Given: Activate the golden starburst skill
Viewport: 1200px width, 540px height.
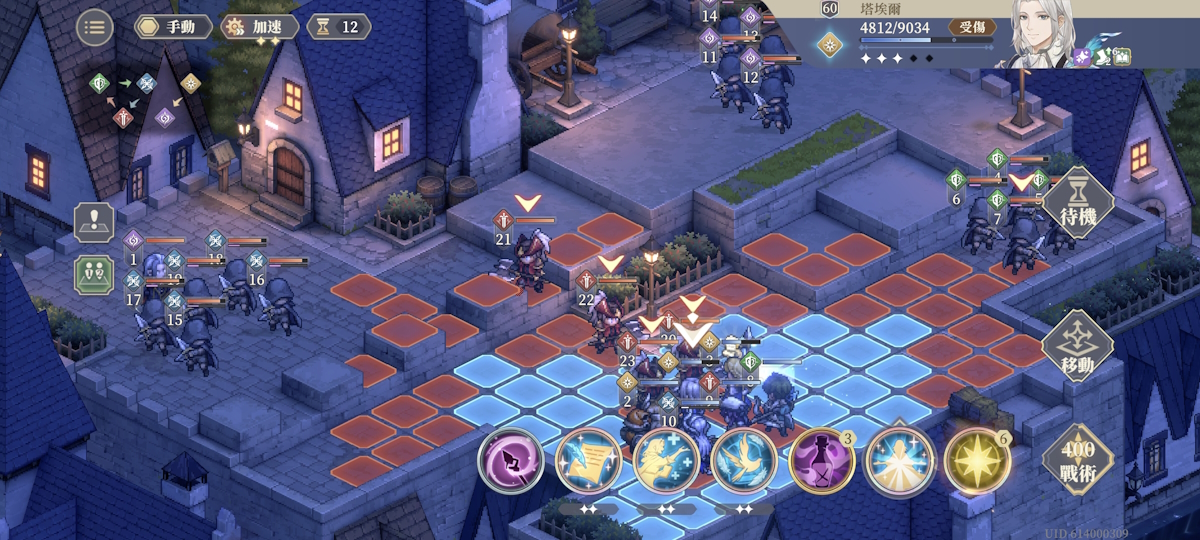Looking at the screenshot, I should pyautogui.click(x=976, y=460).
